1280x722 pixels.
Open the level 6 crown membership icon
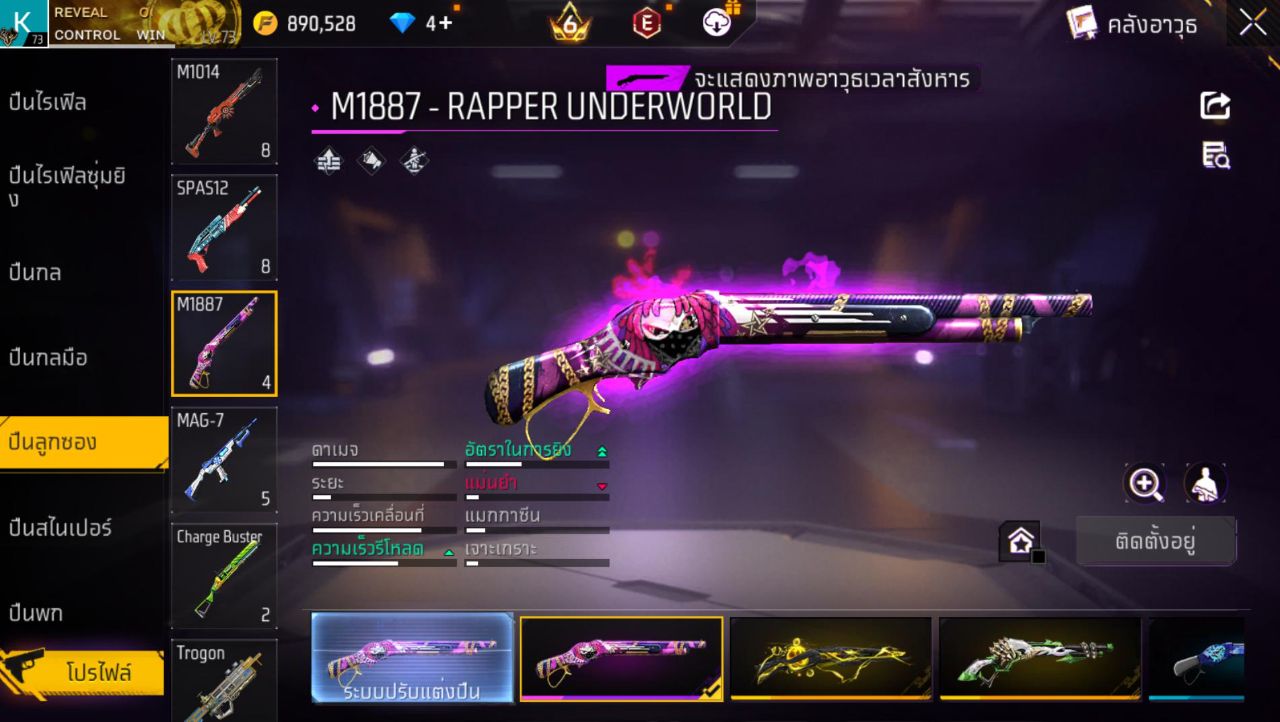(x=566, y=22)
